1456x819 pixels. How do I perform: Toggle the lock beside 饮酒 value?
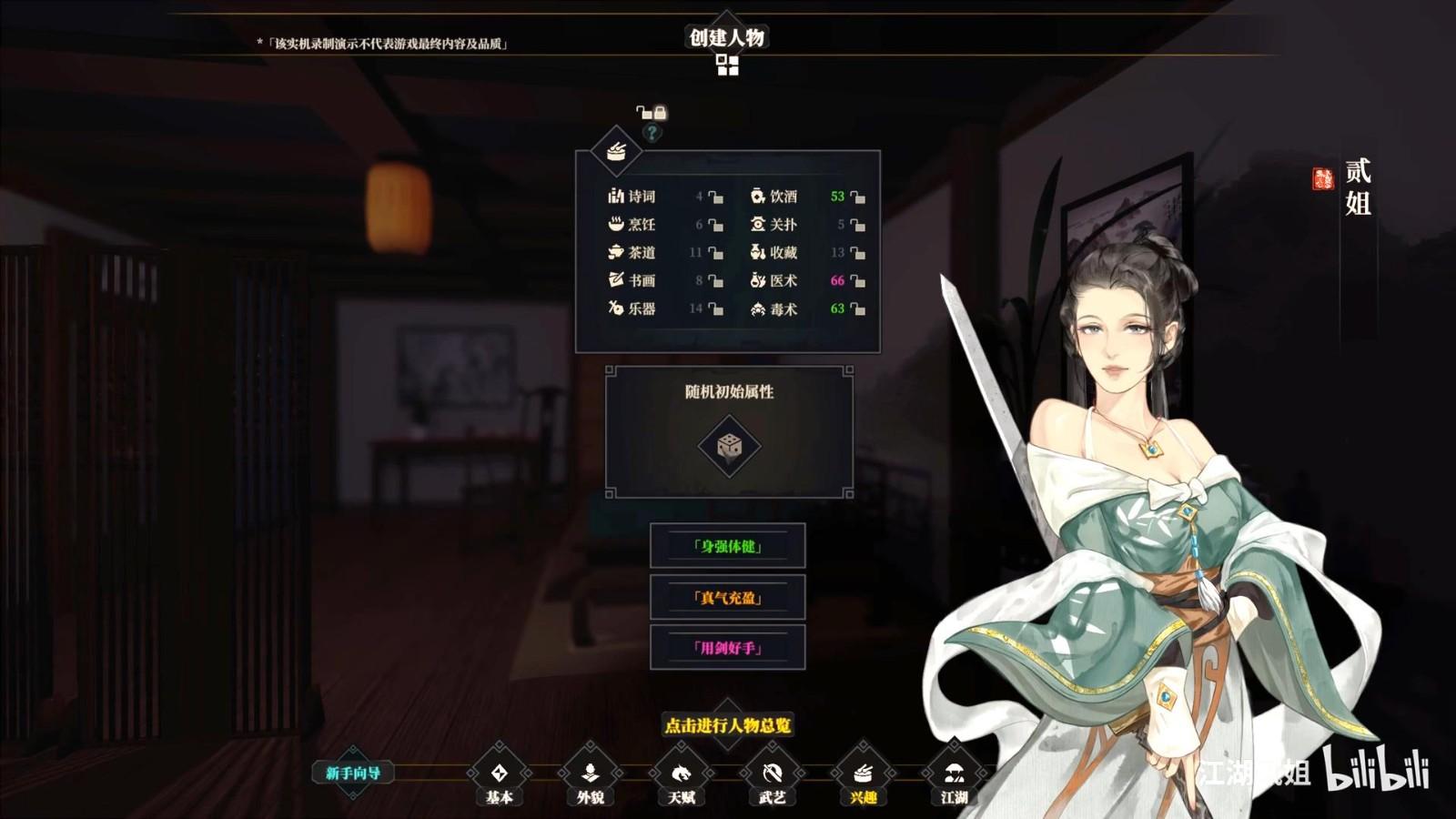(857, 197)
